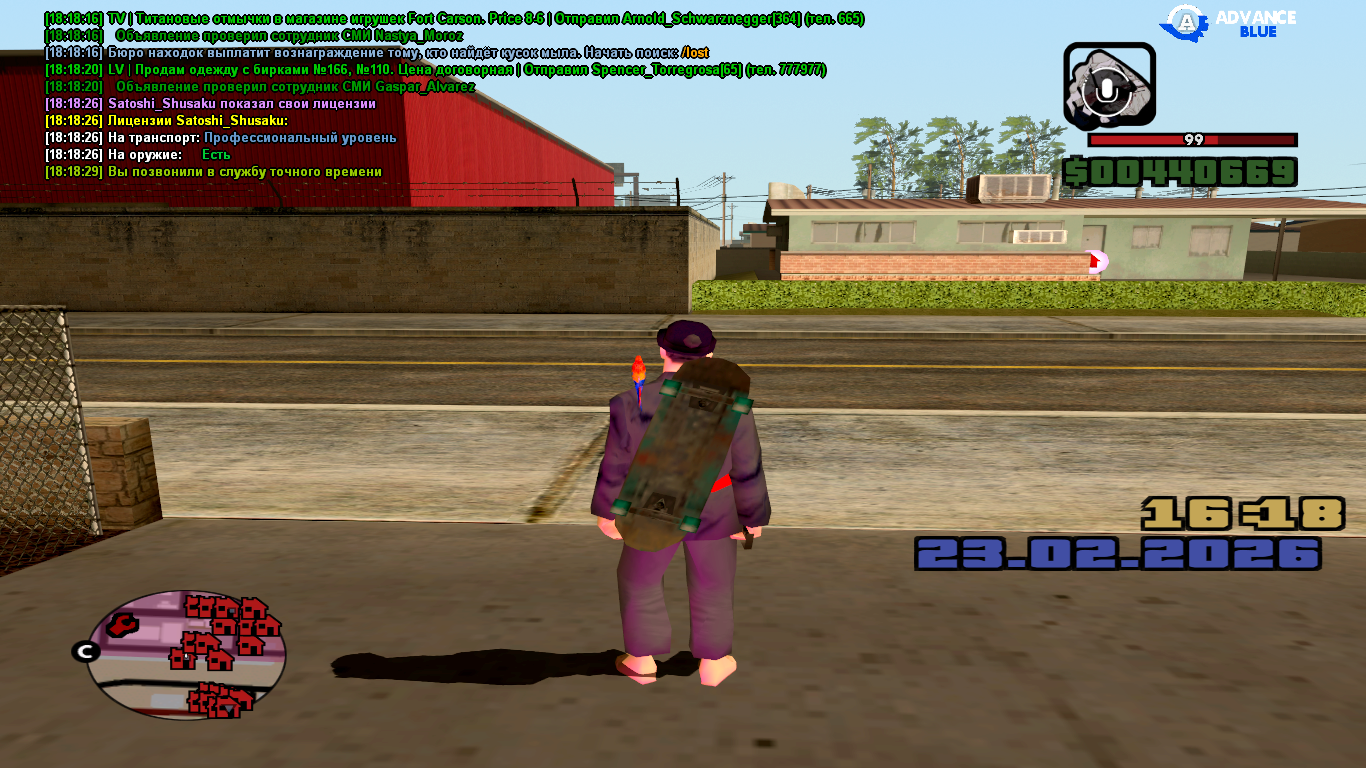Click the red health bar showing 99
The width and height of the screenshot is (1366, 768).
coord(1190,141)
